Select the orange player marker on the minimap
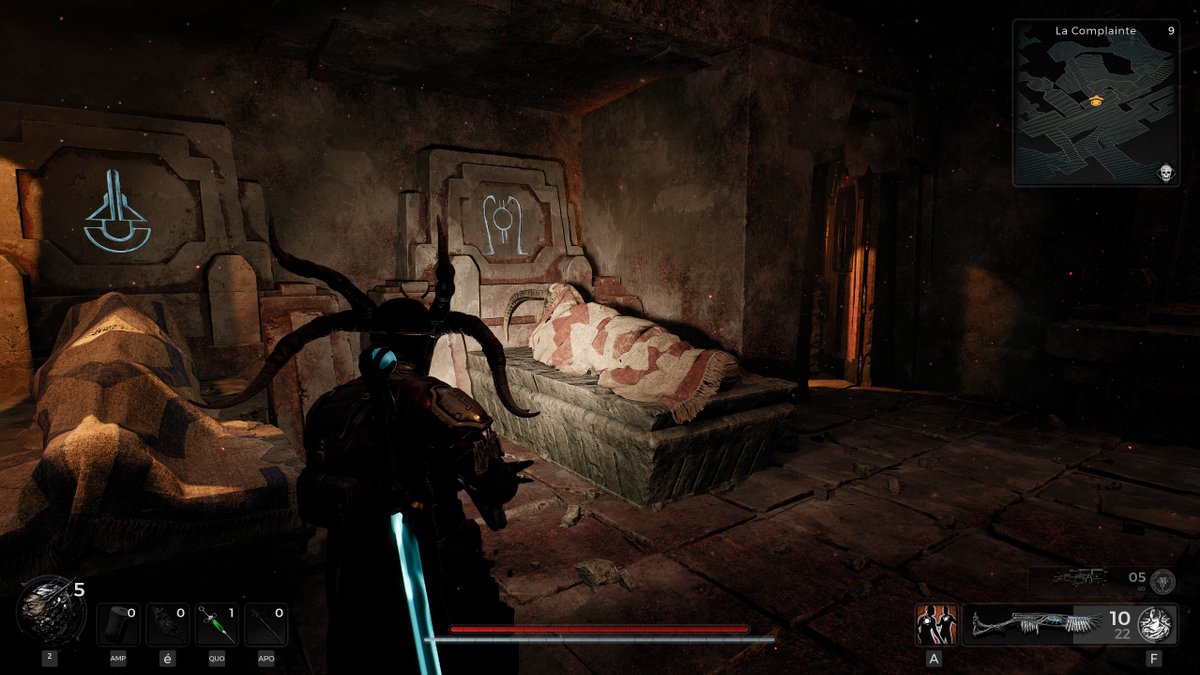Viewport: 1200px width, 675px height. coord(1097,100)
